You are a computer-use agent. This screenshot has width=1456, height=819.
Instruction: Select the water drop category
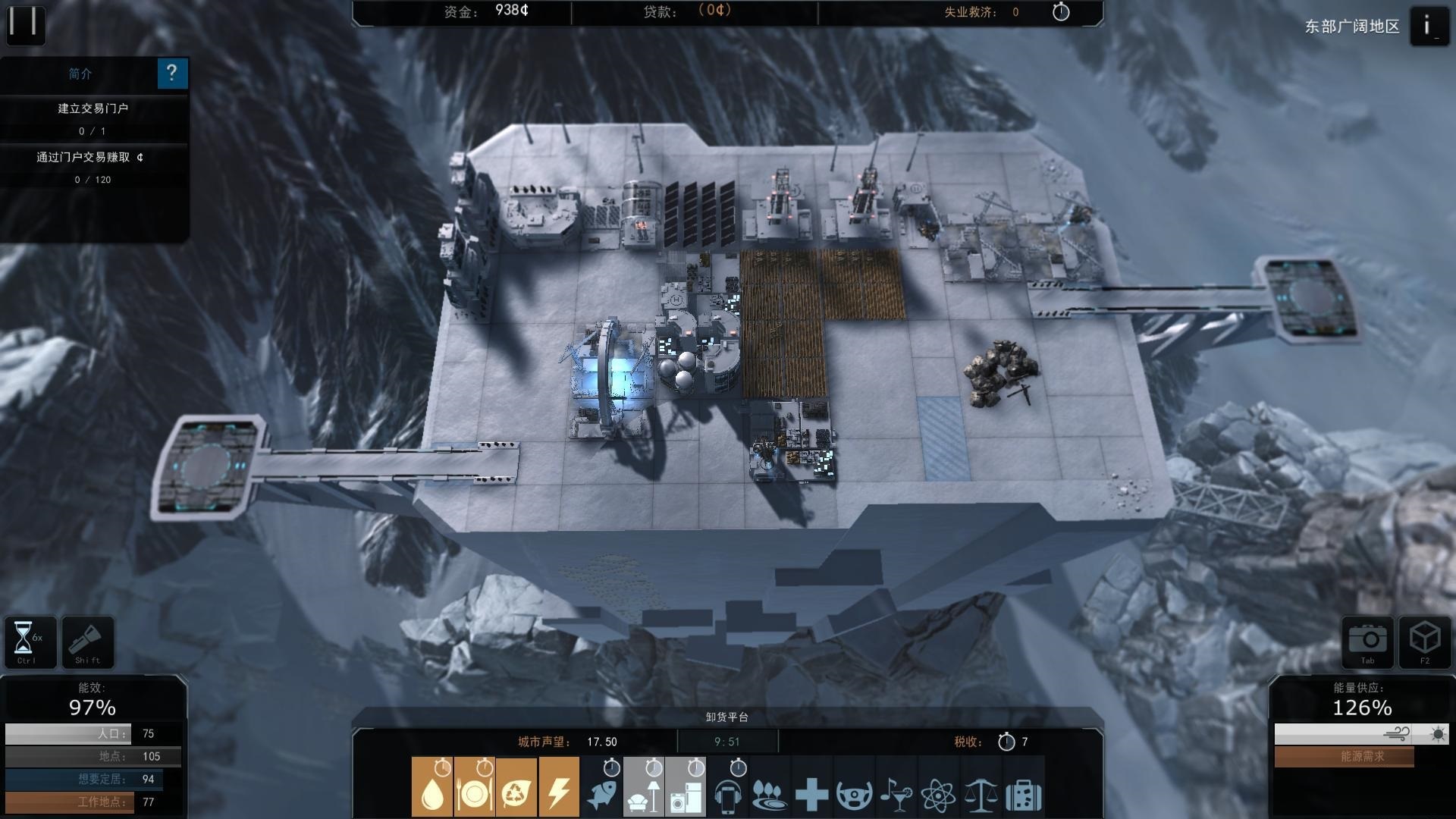coord(432,787)
